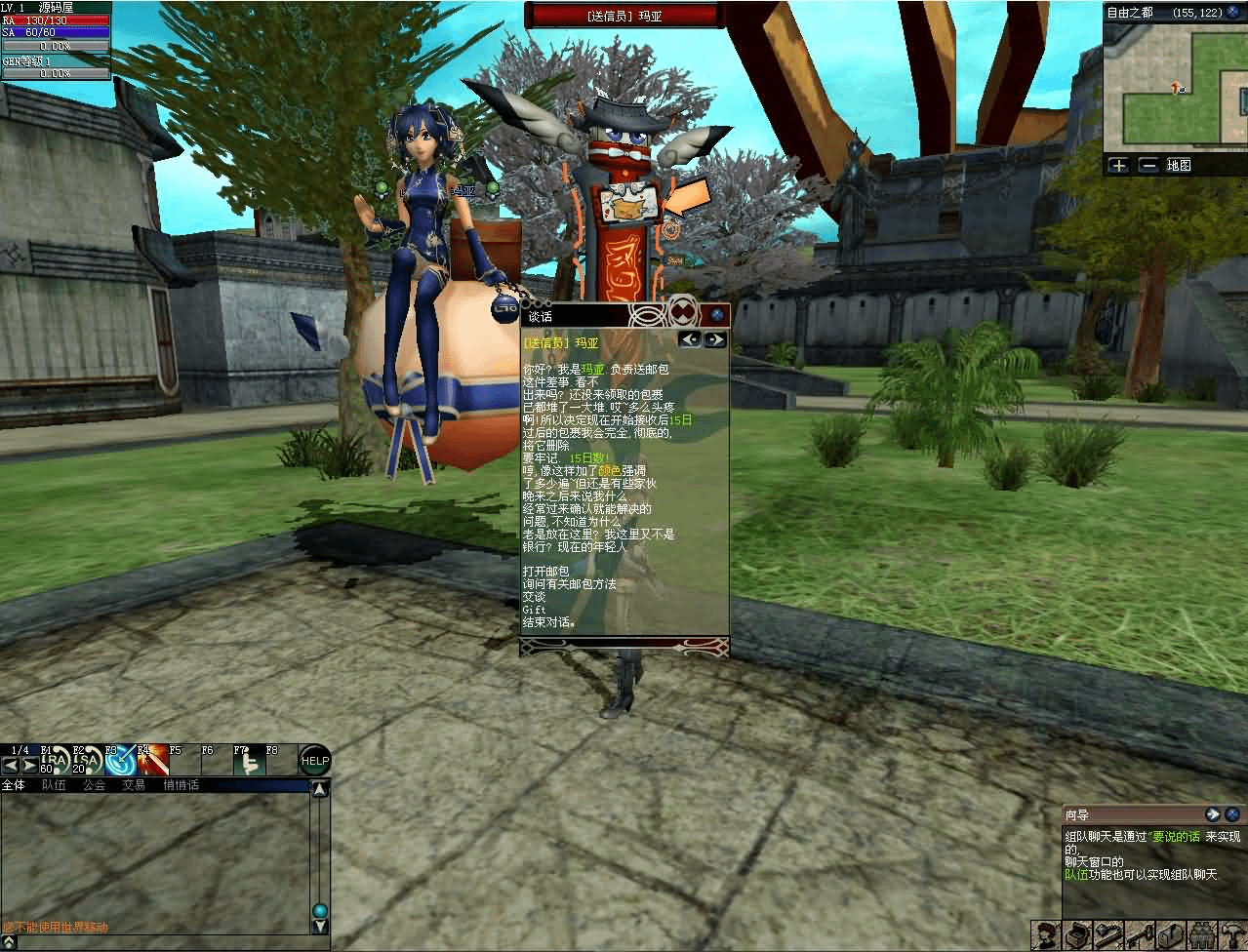1248x952 pixels.
Task: Switch to the 队伍 chat tab
Action: 54,785
